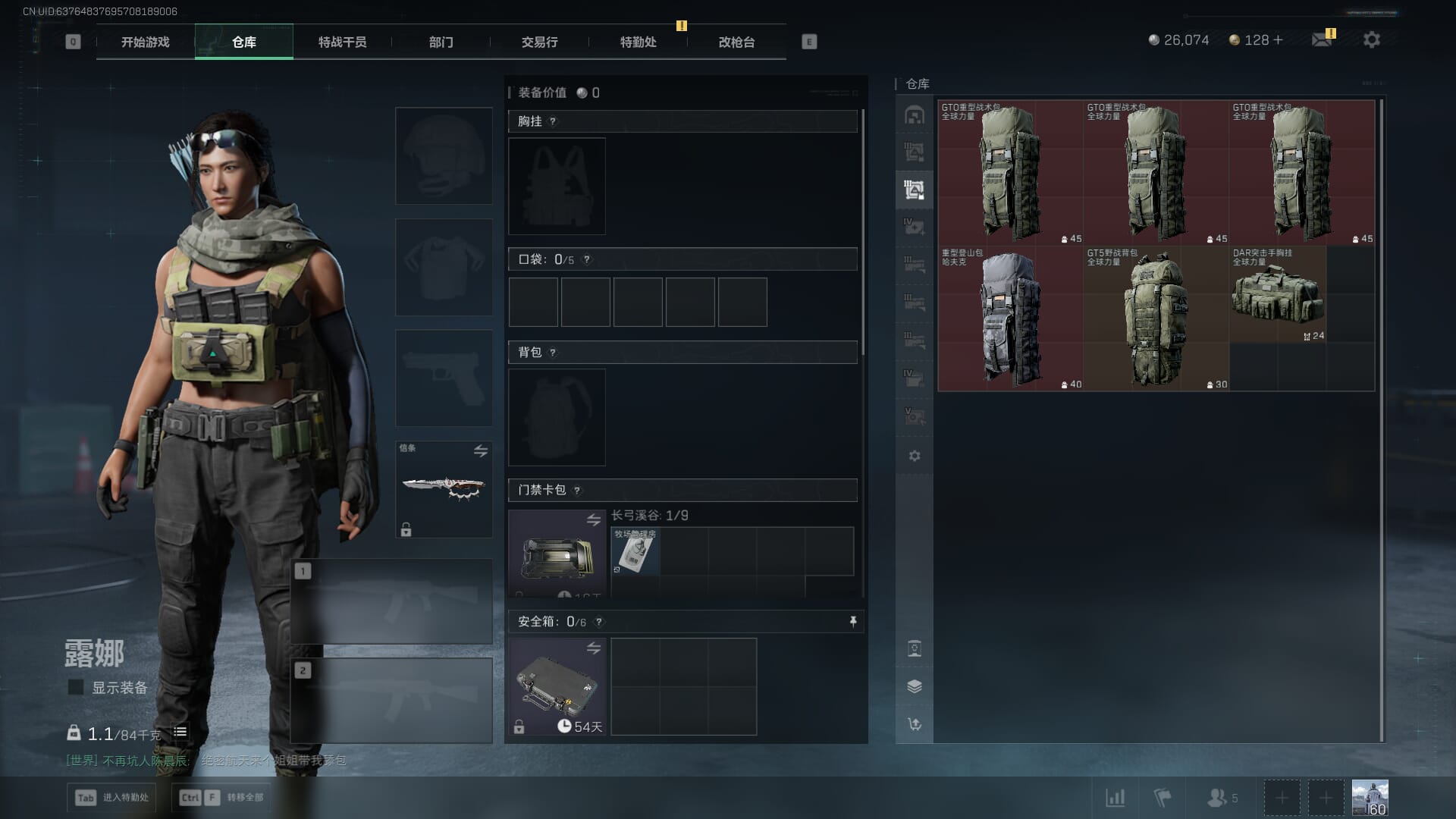Image resolution: width=1456 pixels, height=819 pixels.
Task: Pick the DAR突击手胸挂 chest rig
Action: pos(1277,296)
